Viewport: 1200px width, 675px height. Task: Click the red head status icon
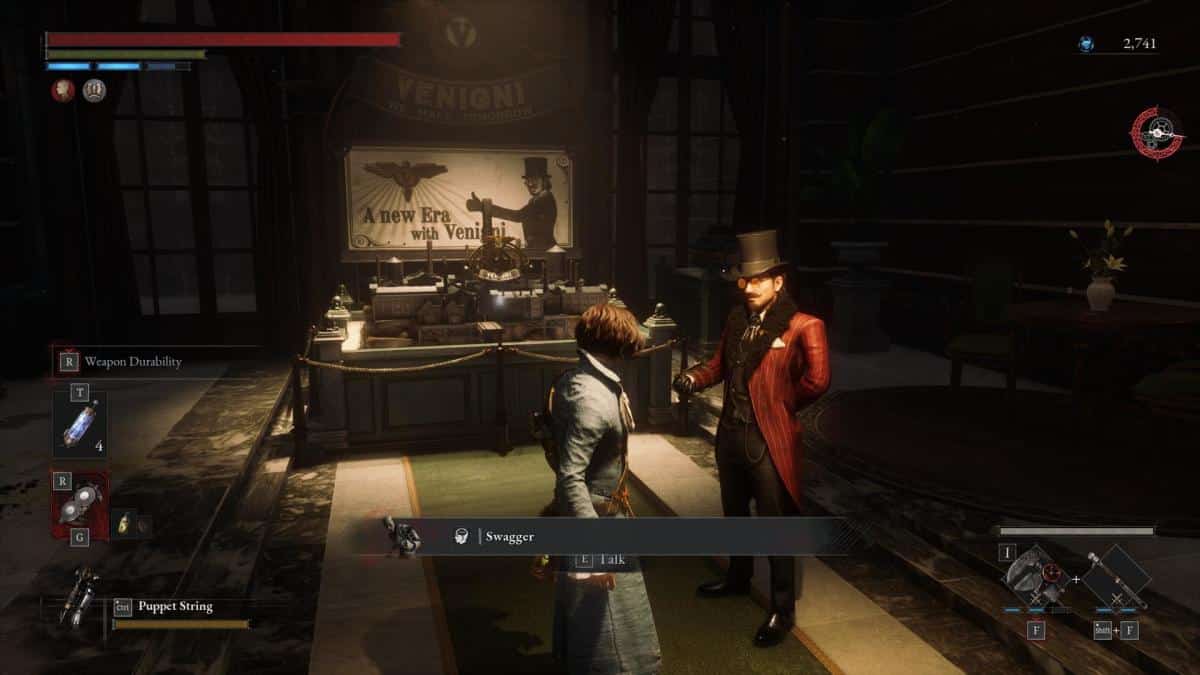pyautogui.click(x=63, y=91)
